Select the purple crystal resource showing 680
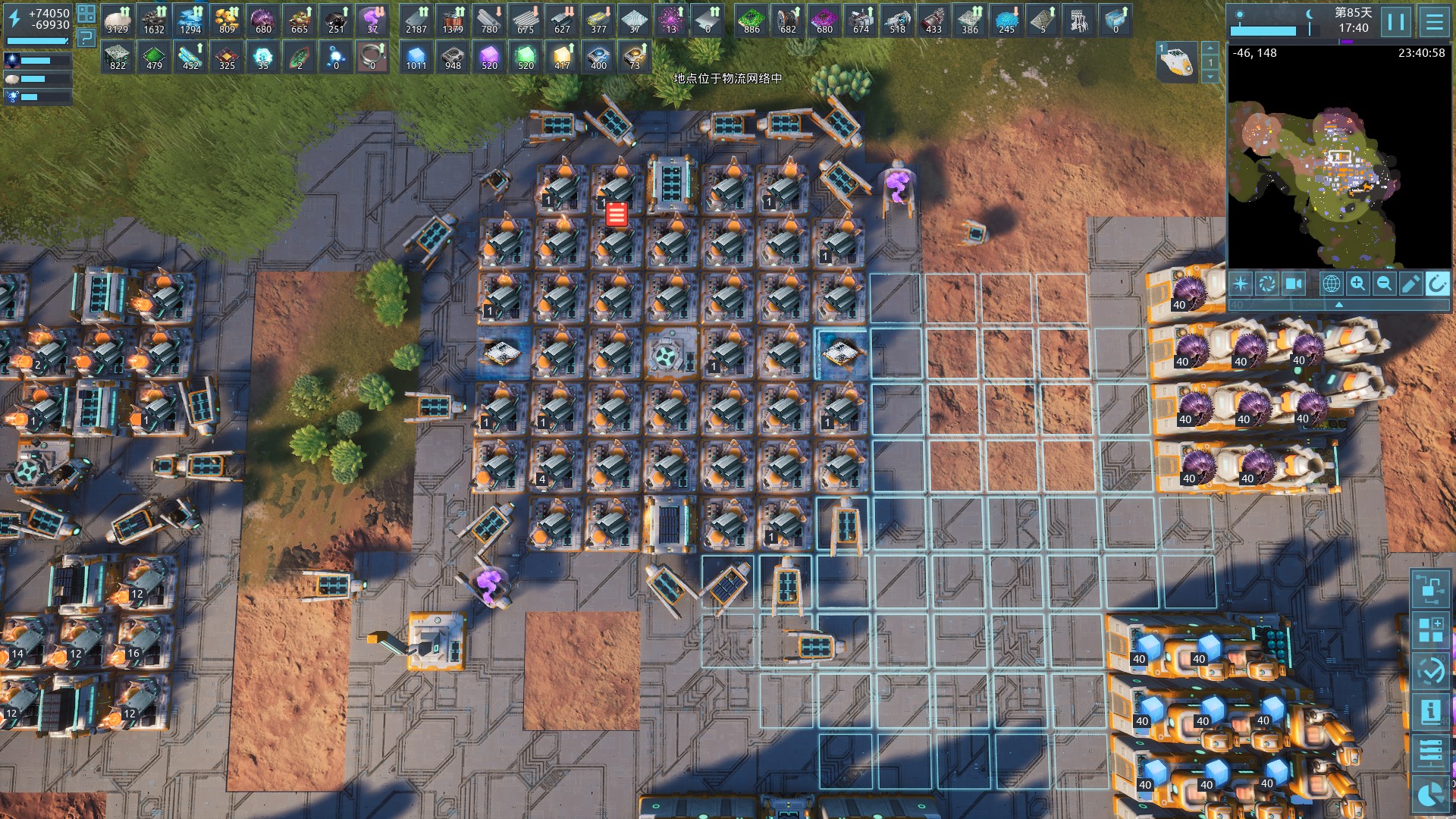 coord(263,20)
